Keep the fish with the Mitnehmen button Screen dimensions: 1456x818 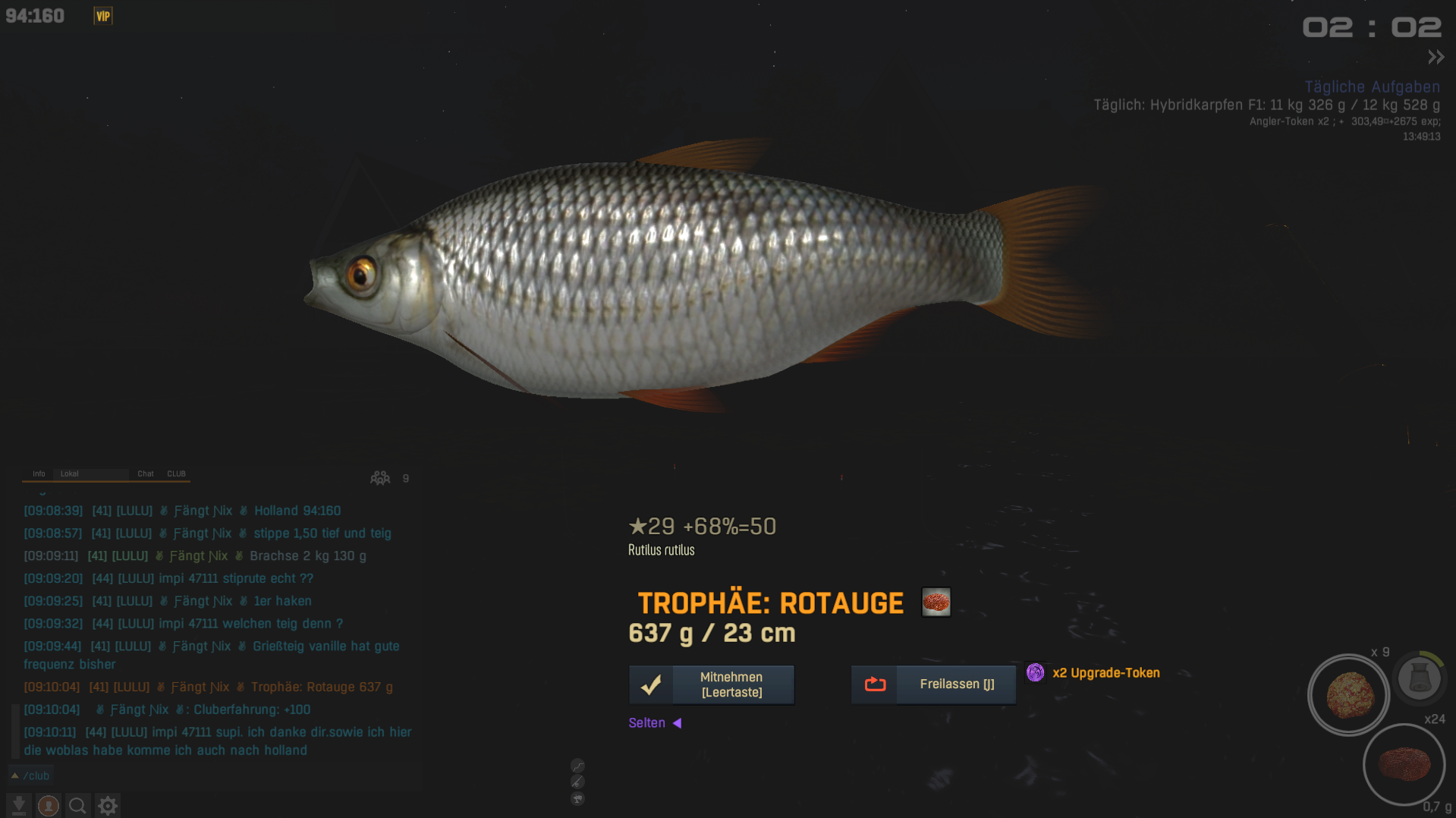point(712,684)
